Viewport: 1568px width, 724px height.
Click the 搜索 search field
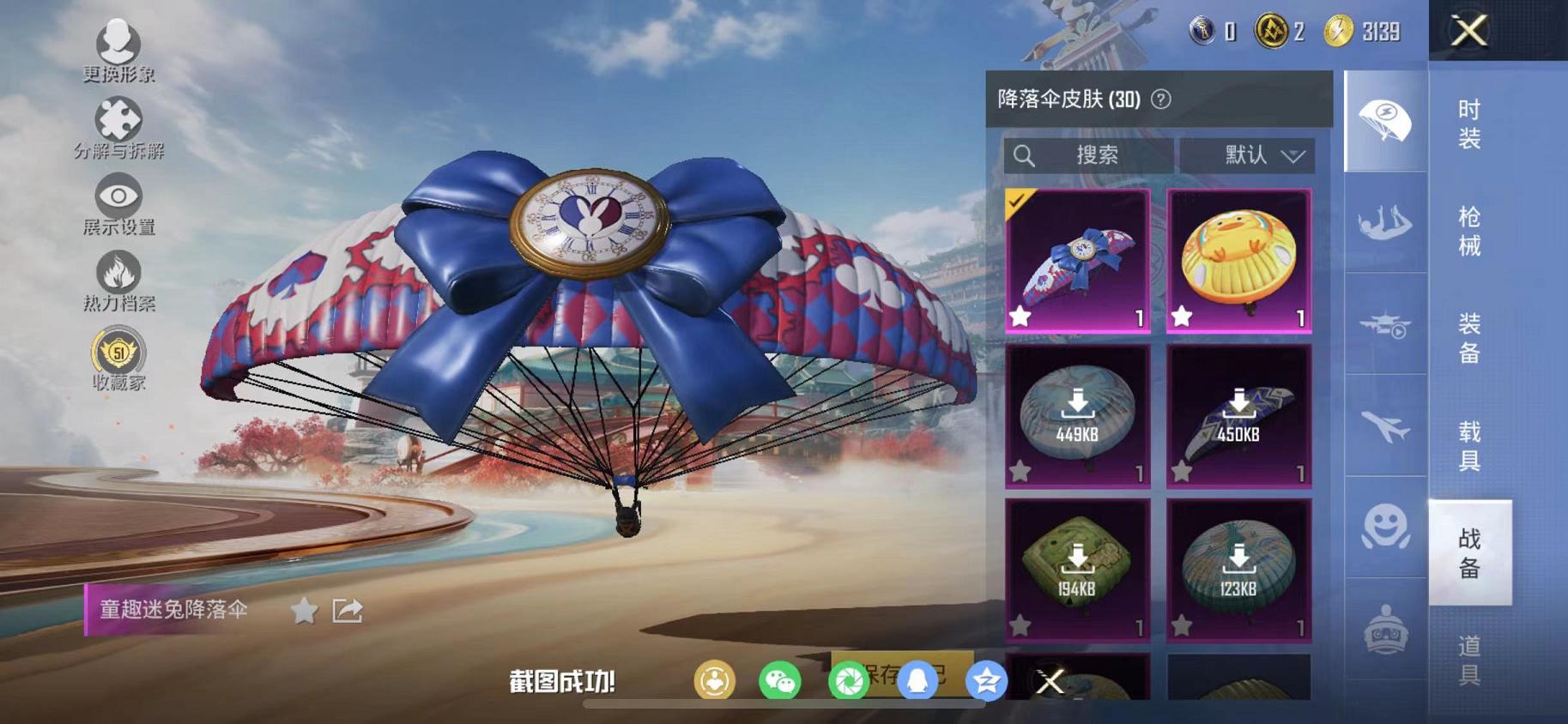click(1088, 155)
